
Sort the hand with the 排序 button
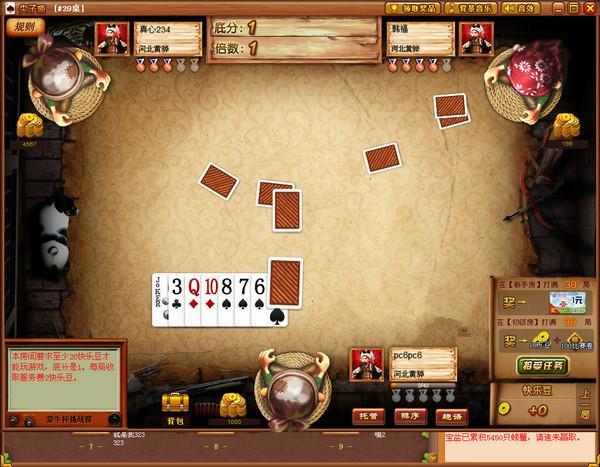click(x=406, y=415)
